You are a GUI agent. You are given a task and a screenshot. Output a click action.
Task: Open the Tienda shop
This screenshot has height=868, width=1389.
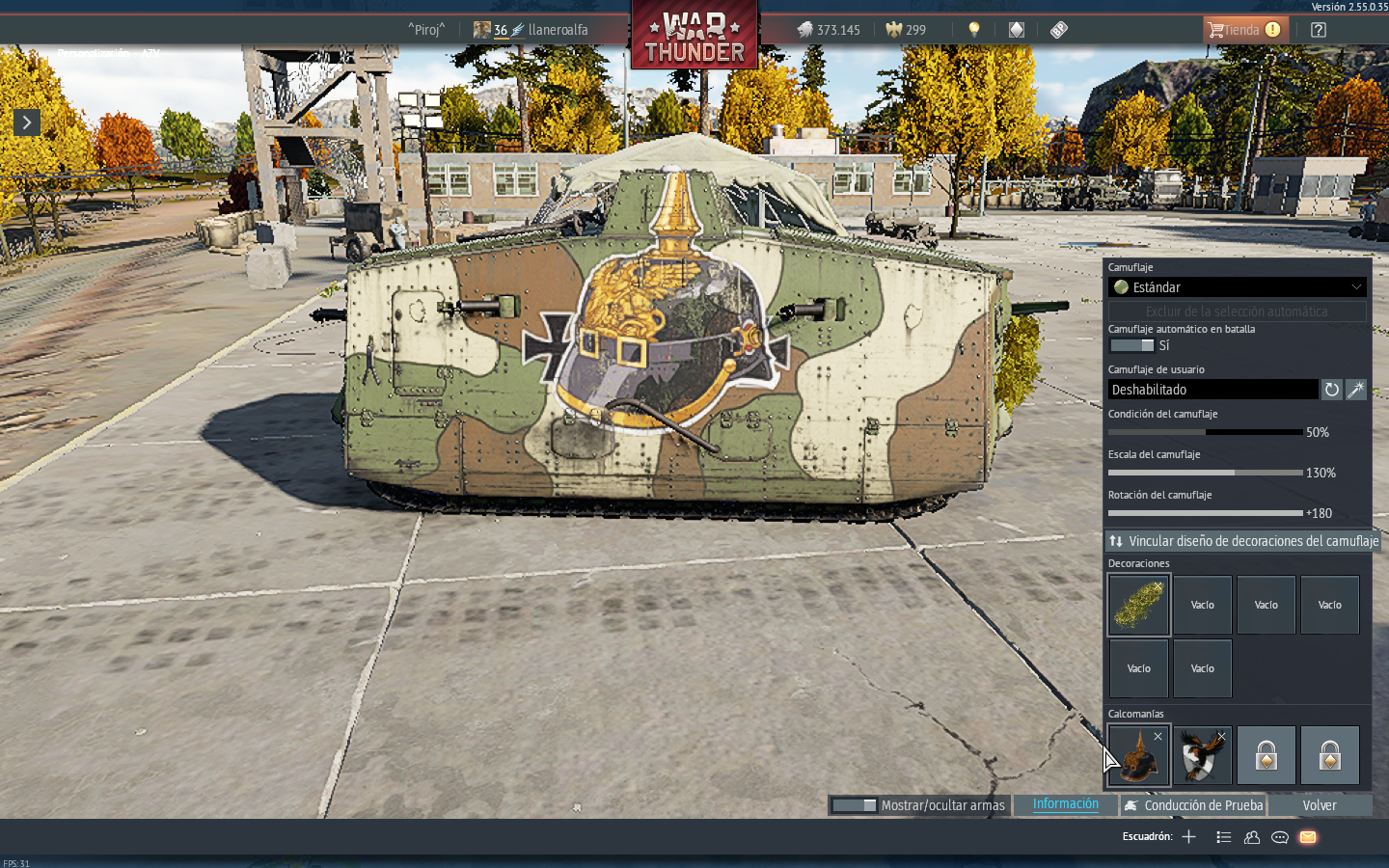click(1243, 30)
